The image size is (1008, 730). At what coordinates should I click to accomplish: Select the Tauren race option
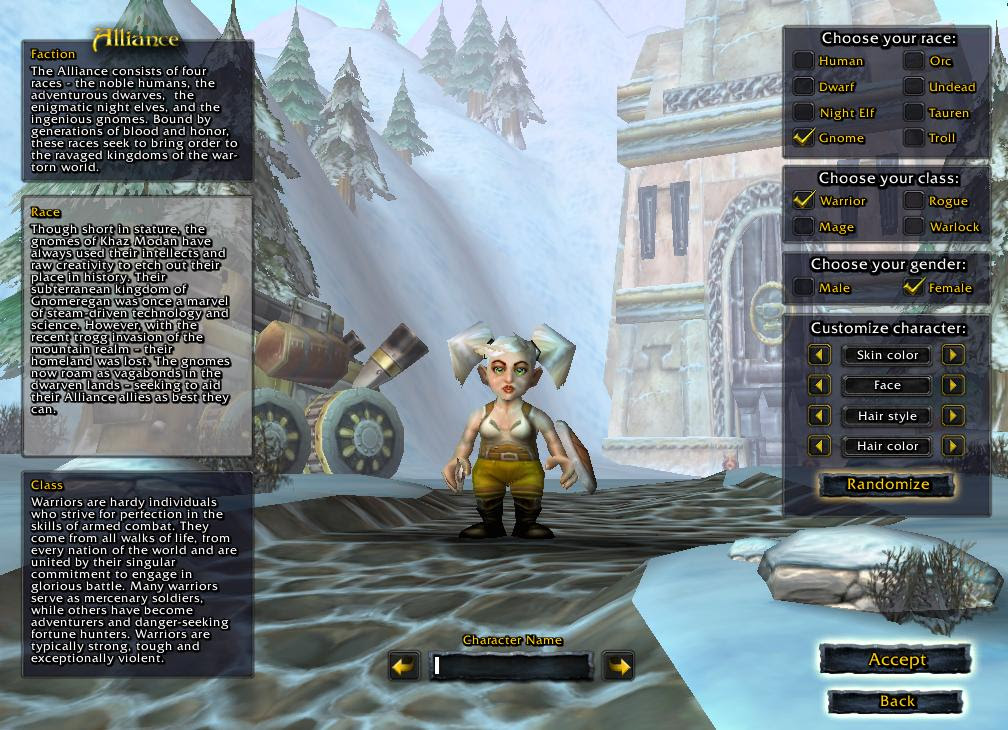click(914, 112)
